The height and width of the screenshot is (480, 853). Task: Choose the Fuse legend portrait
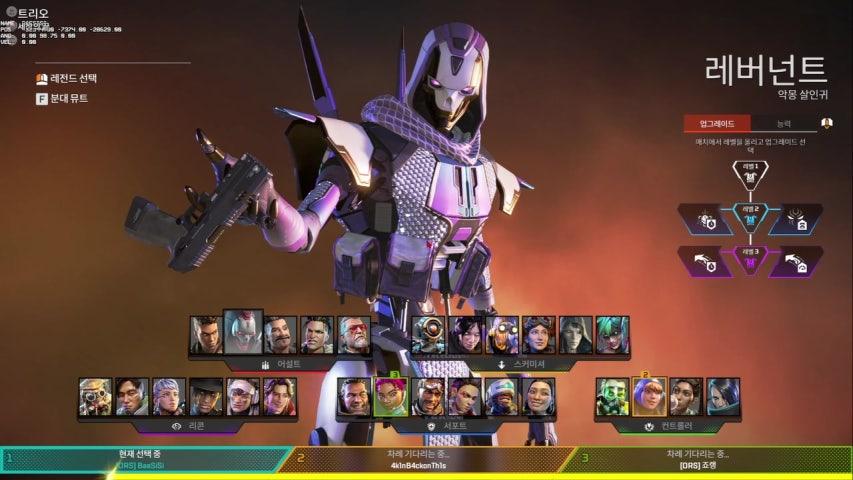279,335
